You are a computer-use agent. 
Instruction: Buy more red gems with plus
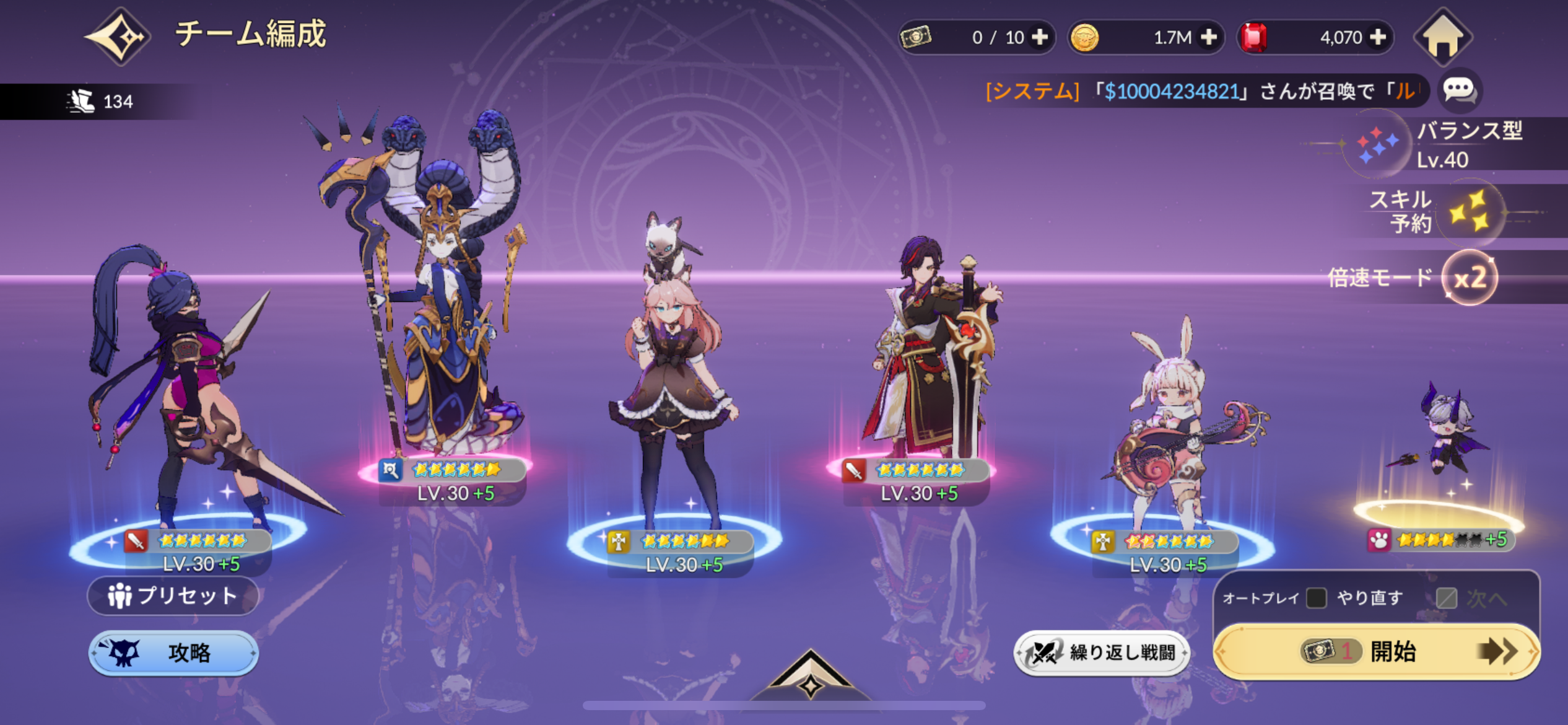pyautogui.click(x=1377, y=37)
